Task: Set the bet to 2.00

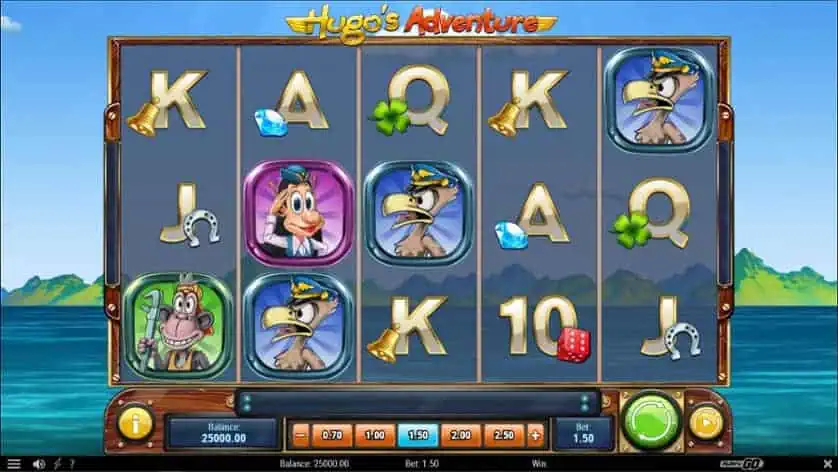Action: 461,435
